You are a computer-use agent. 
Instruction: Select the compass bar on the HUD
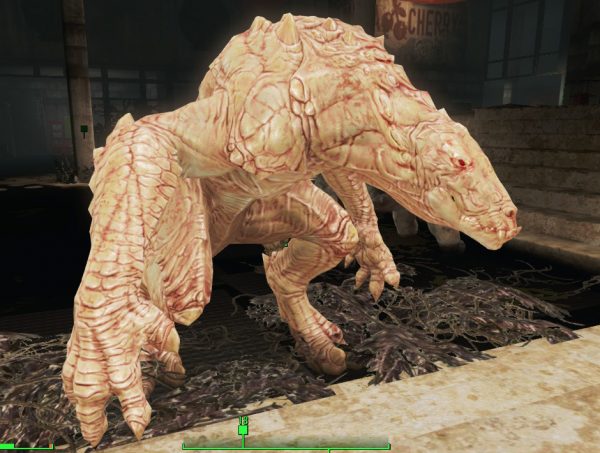tap(286, 445)
